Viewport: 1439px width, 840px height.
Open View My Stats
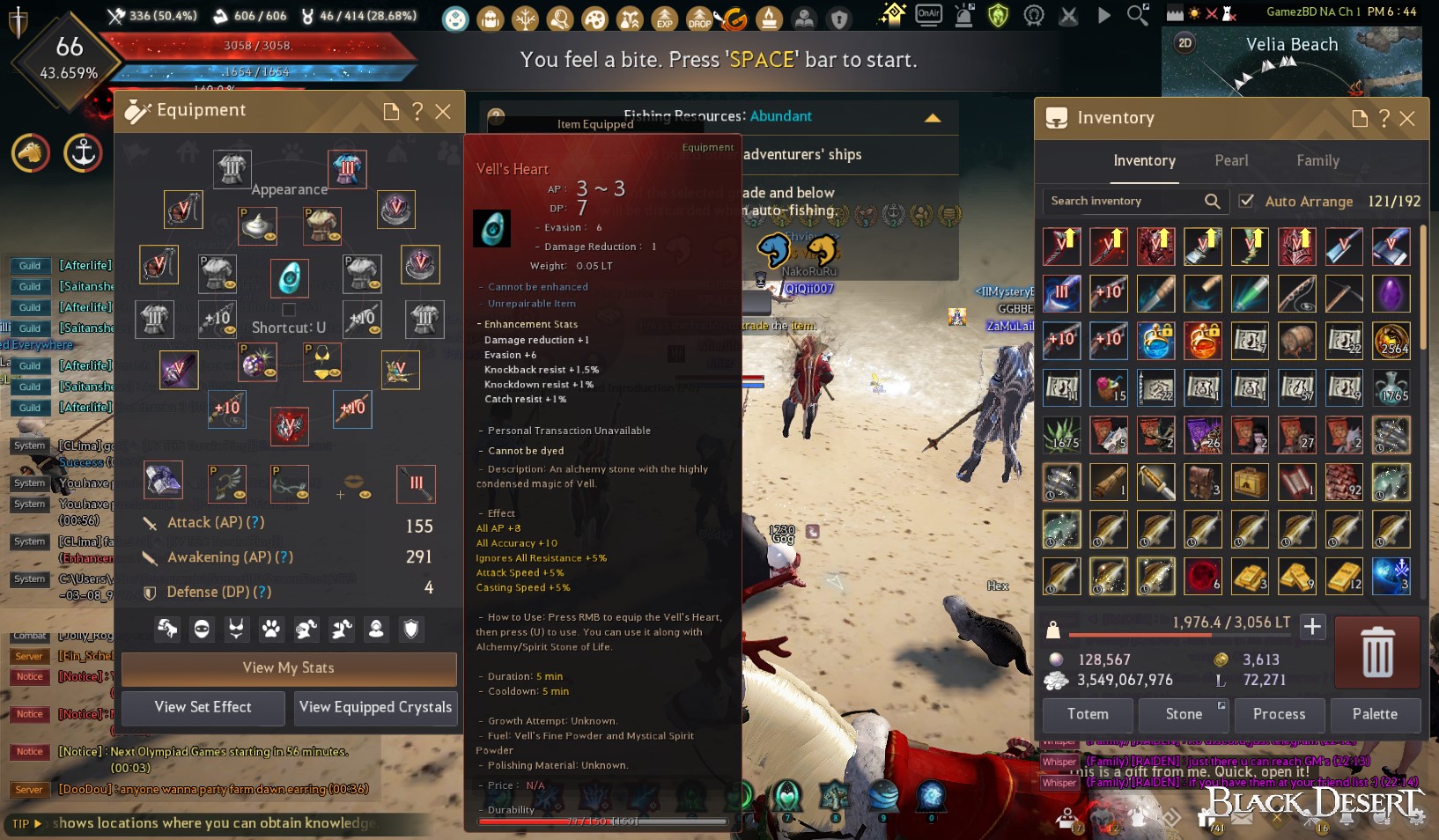pyautogui.click(x=288, y=668)
